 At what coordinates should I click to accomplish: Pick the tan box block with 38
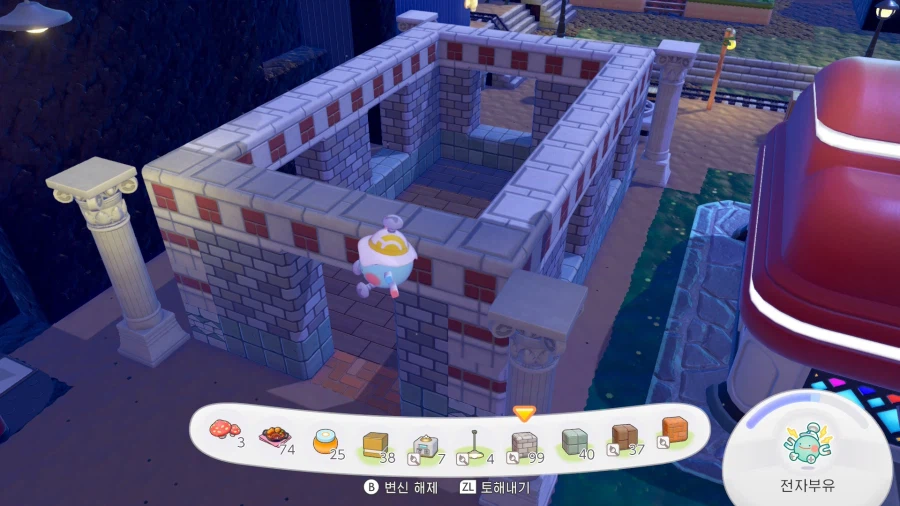[375, 443]
